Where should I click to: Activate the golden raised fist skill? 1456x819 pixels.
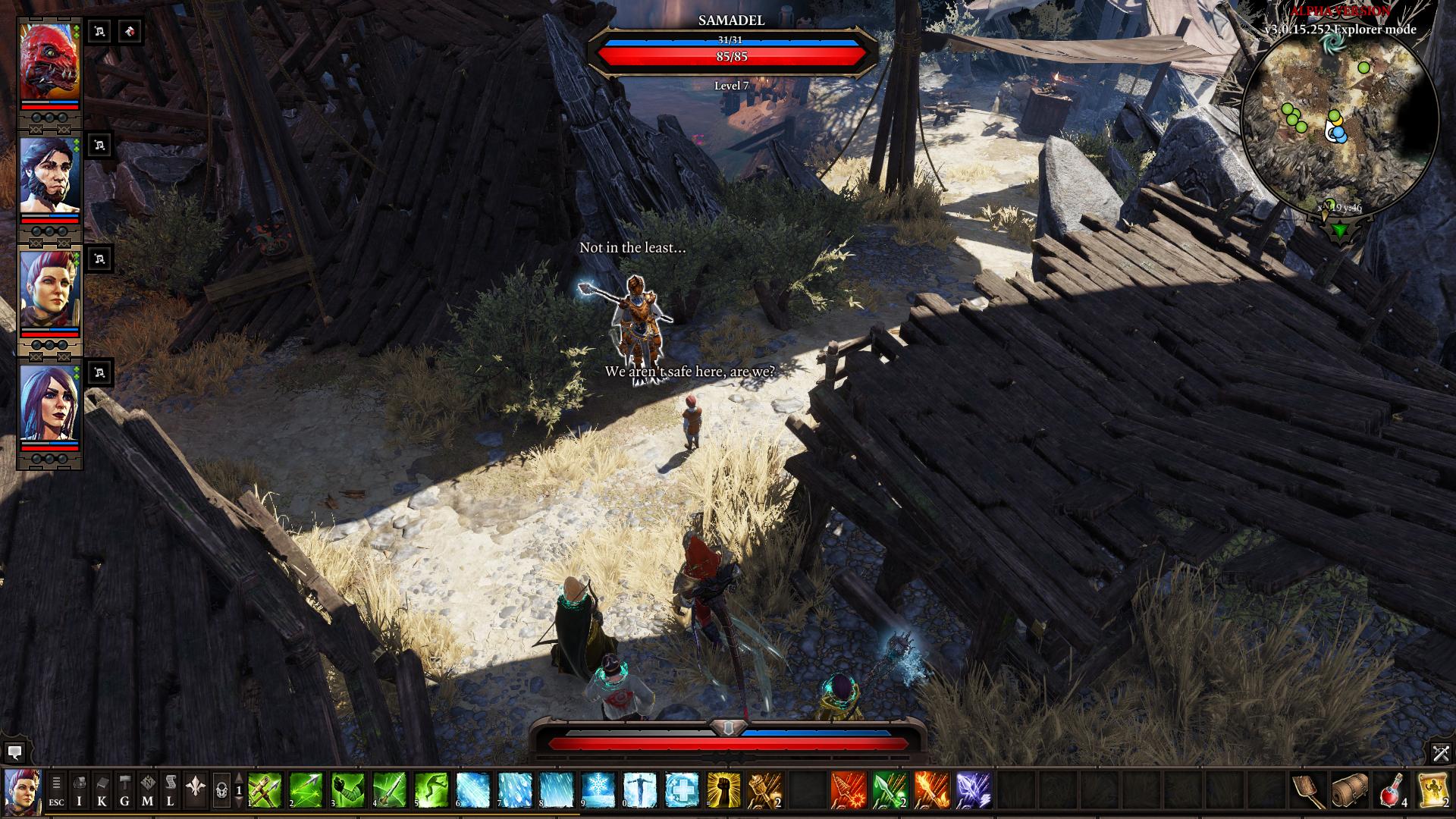point(723,790)
